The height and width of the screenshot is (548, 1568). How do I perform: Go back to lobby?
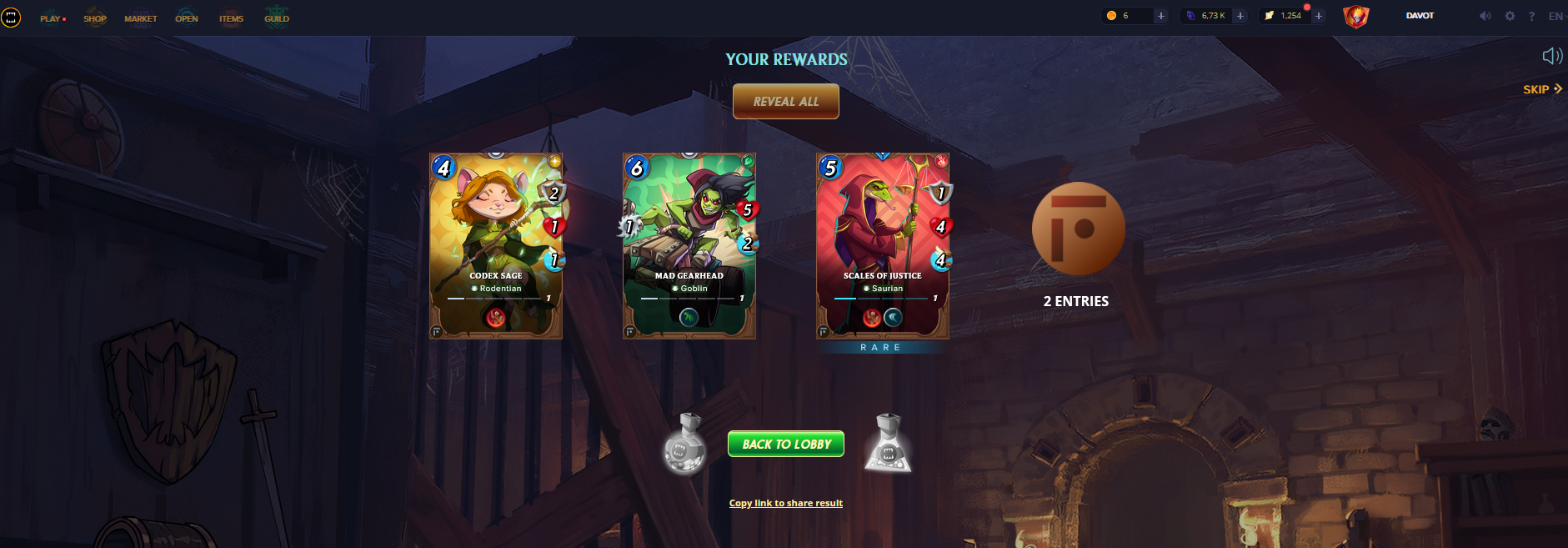785,444
